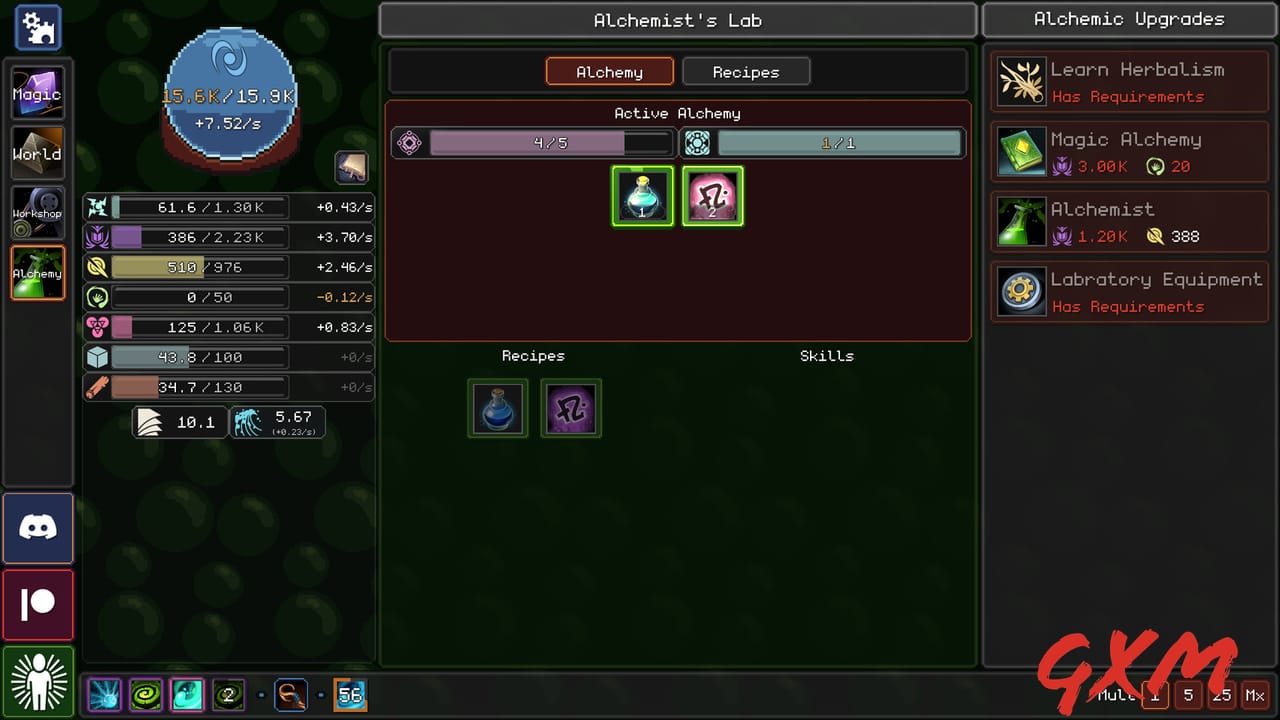Select the purple rune recipe under Recipes
The image size is (1280, 720).
click(x=571, y=408)
